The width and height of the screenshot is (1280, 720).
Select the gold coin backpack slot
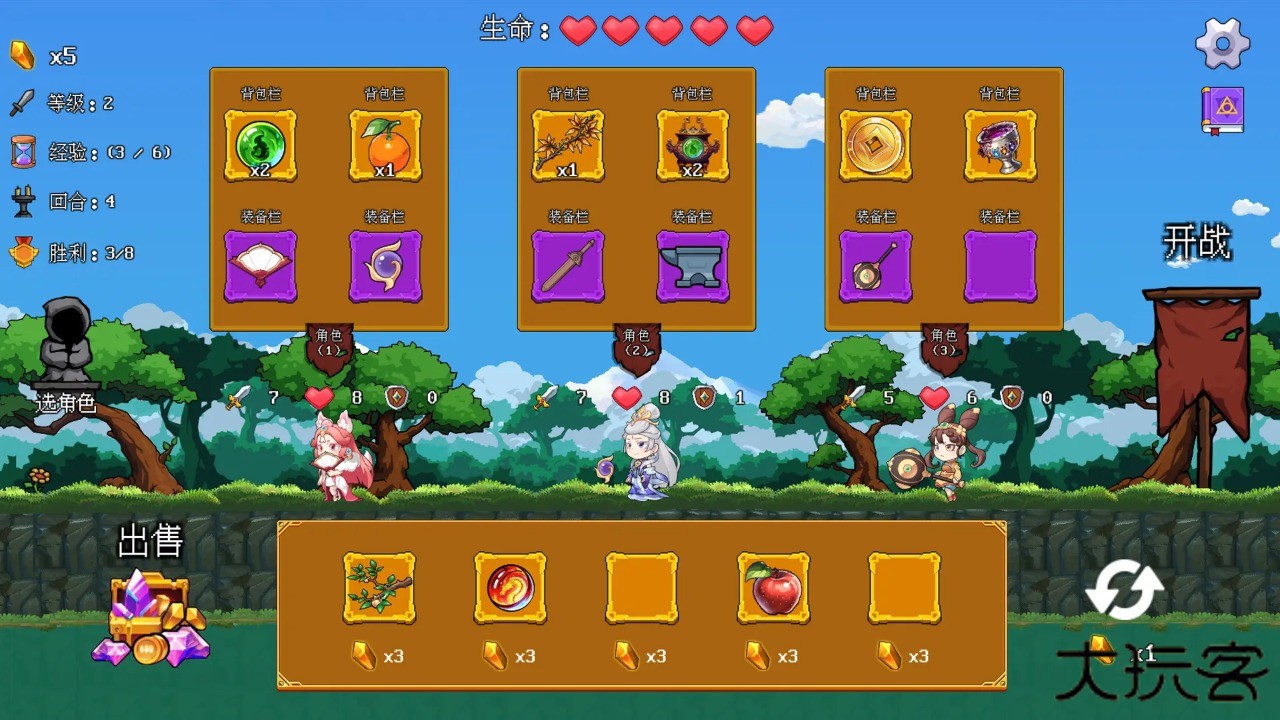coord(875,145)
